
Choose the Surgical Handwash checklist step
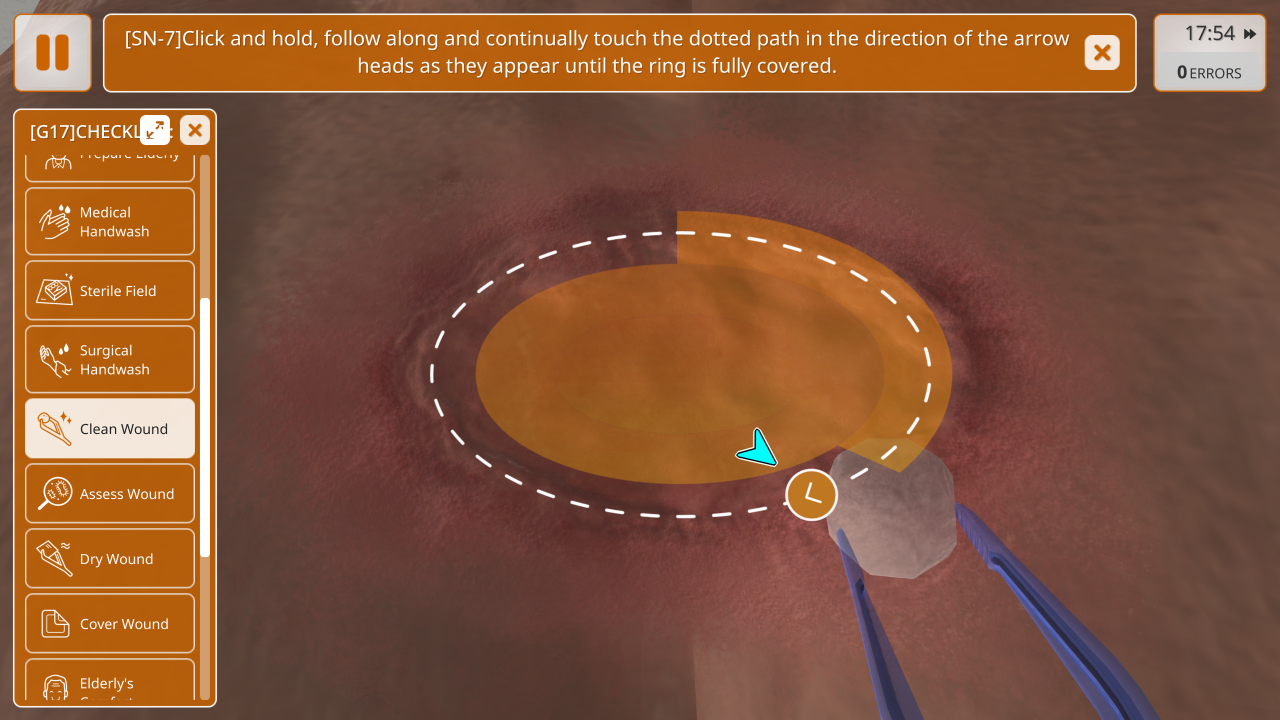pyautogui.click(x=110, y=360)
